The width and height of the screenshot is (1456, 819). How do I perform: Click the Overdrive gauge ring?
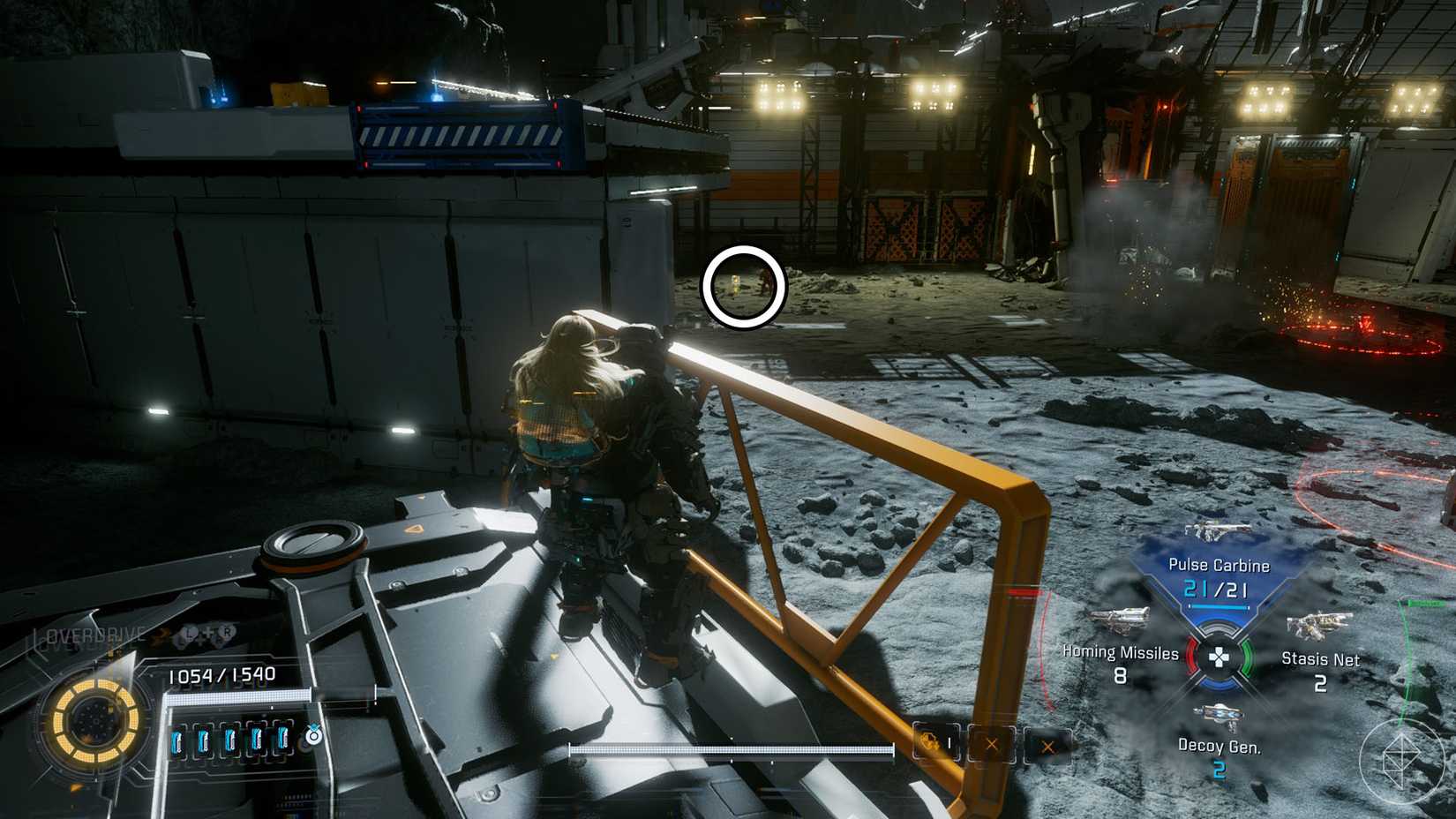point(94,722)
